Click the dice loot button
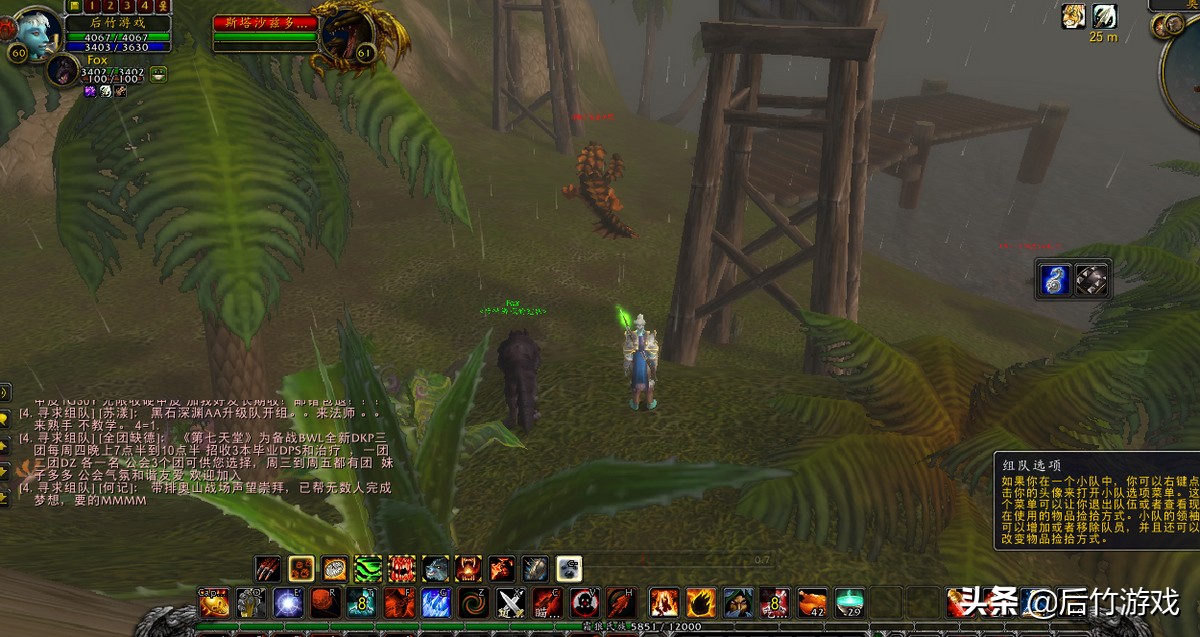Image resolution: width=1200 pixels, height=637 pixels. (1092, 279)
